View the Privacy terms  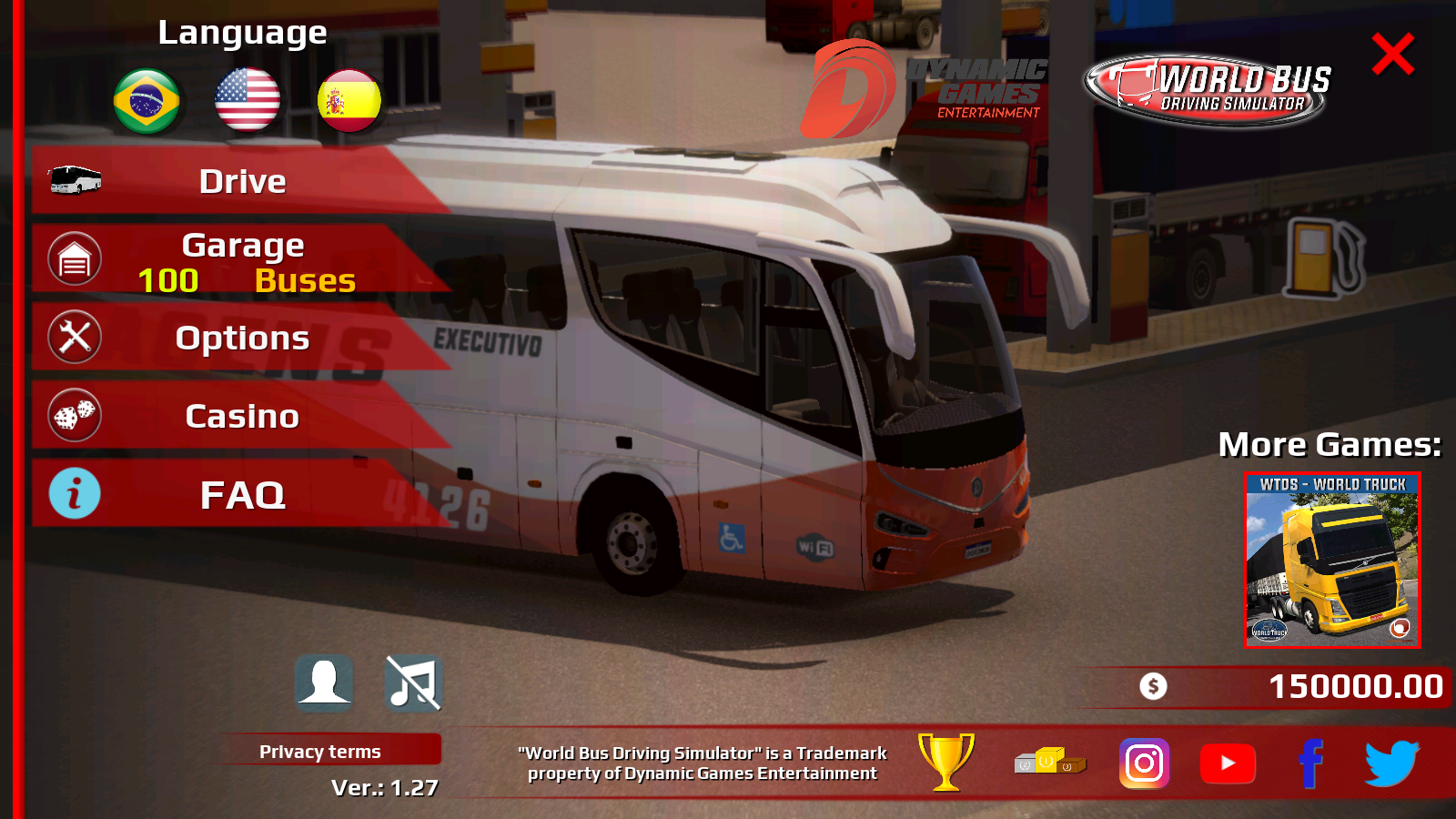coord(320,752)
